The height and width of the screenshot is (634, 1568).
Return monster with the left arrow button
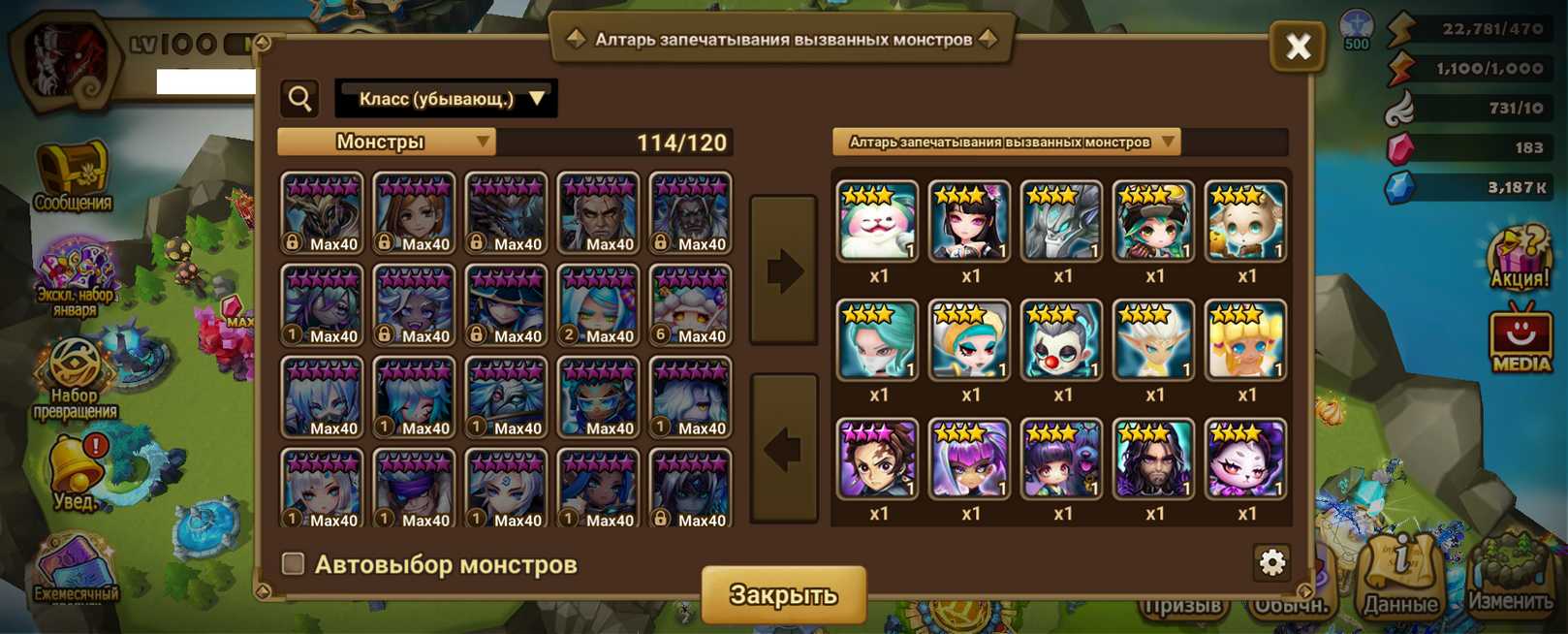[x=784, y=449]
